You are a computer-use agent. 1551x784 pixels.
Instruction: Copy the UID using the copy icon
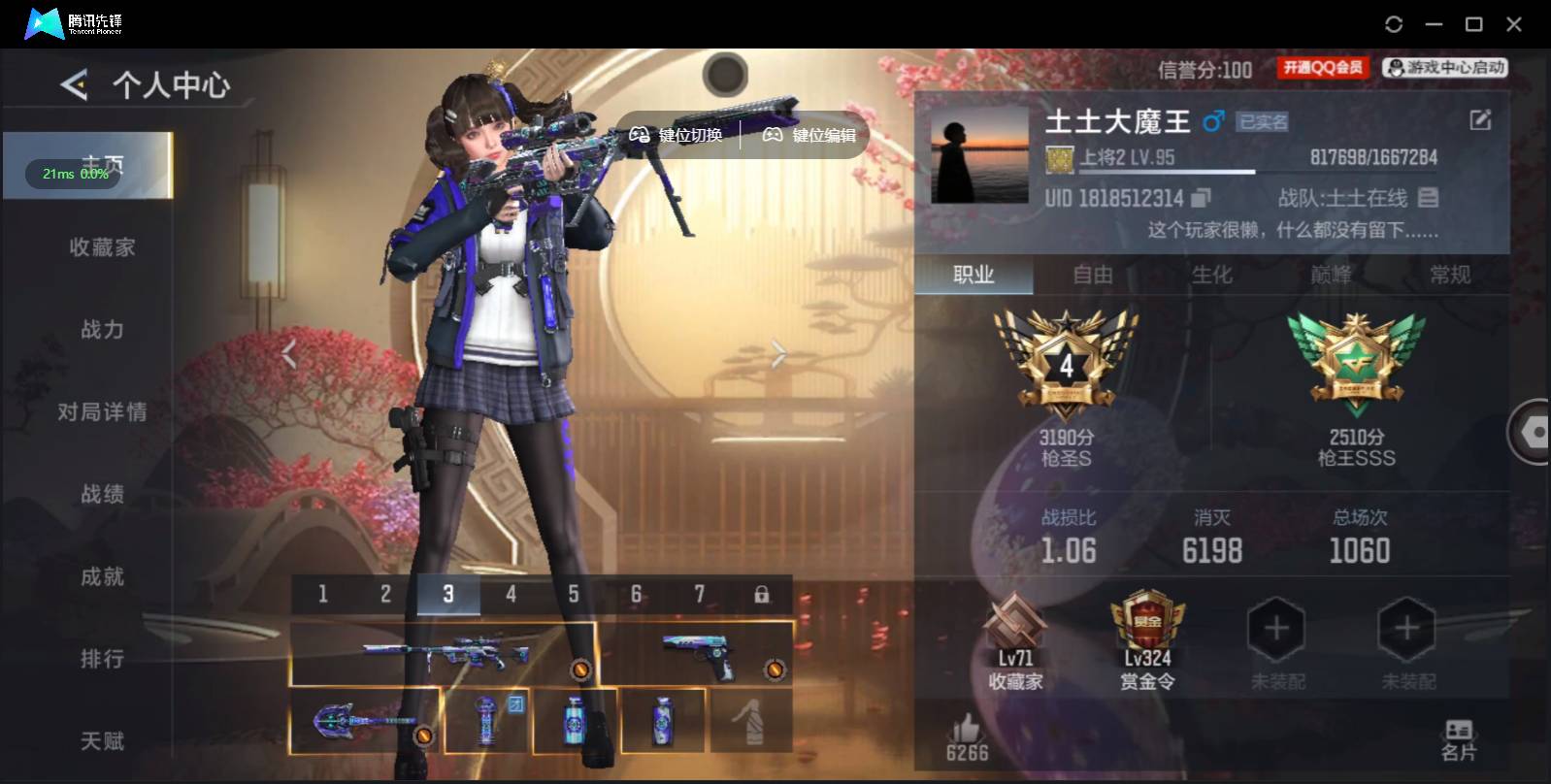pos(1202,198)
